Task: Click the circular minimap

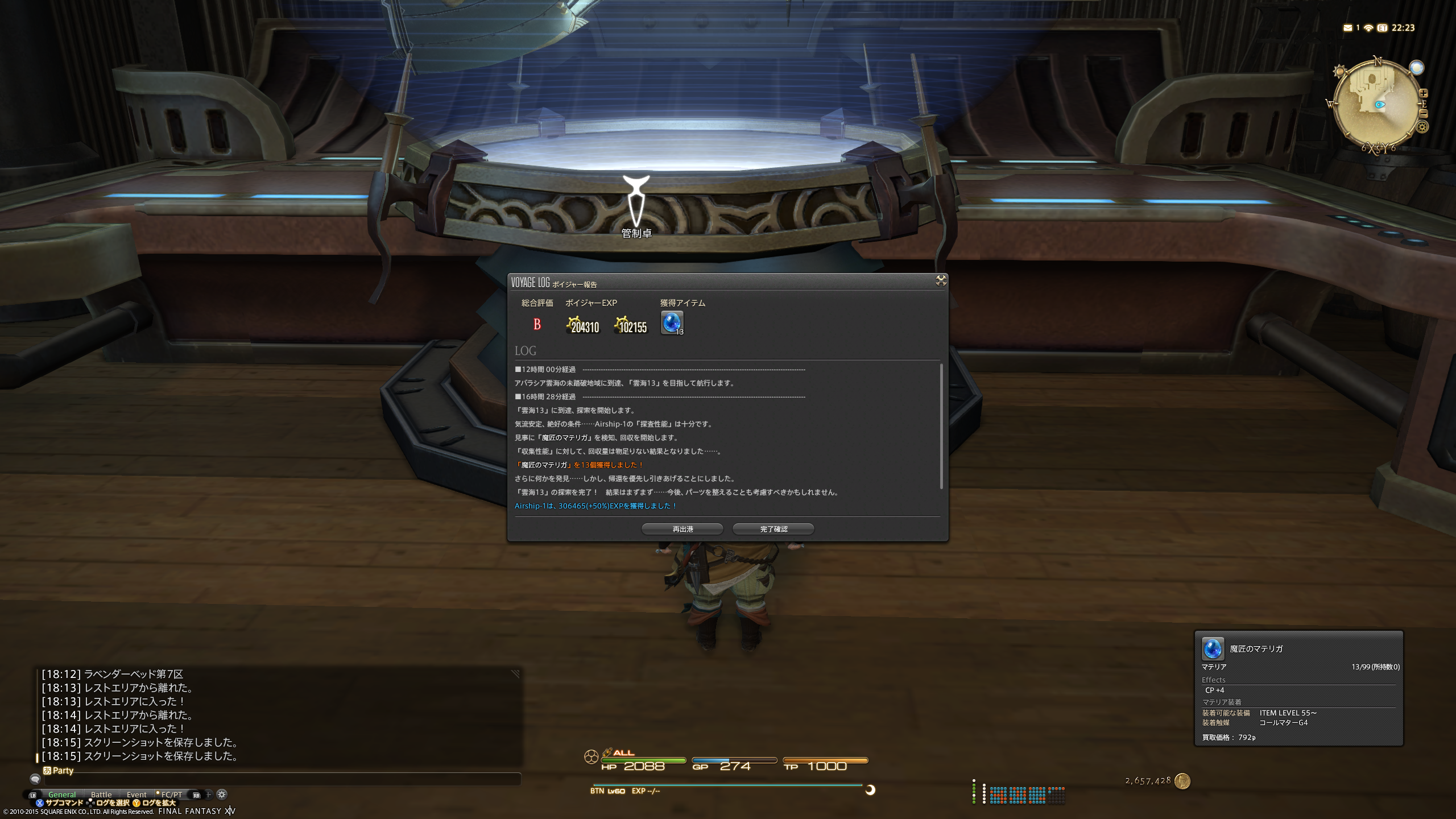Action: click(x=1376, y=105)
